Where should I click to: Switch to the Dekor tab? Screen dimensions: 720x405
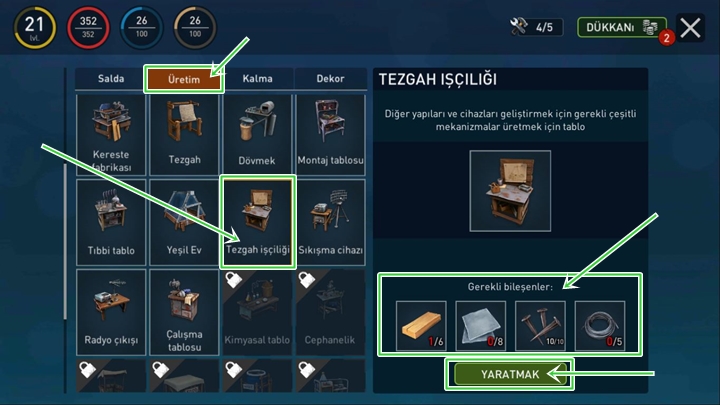[x=330, y=79]
